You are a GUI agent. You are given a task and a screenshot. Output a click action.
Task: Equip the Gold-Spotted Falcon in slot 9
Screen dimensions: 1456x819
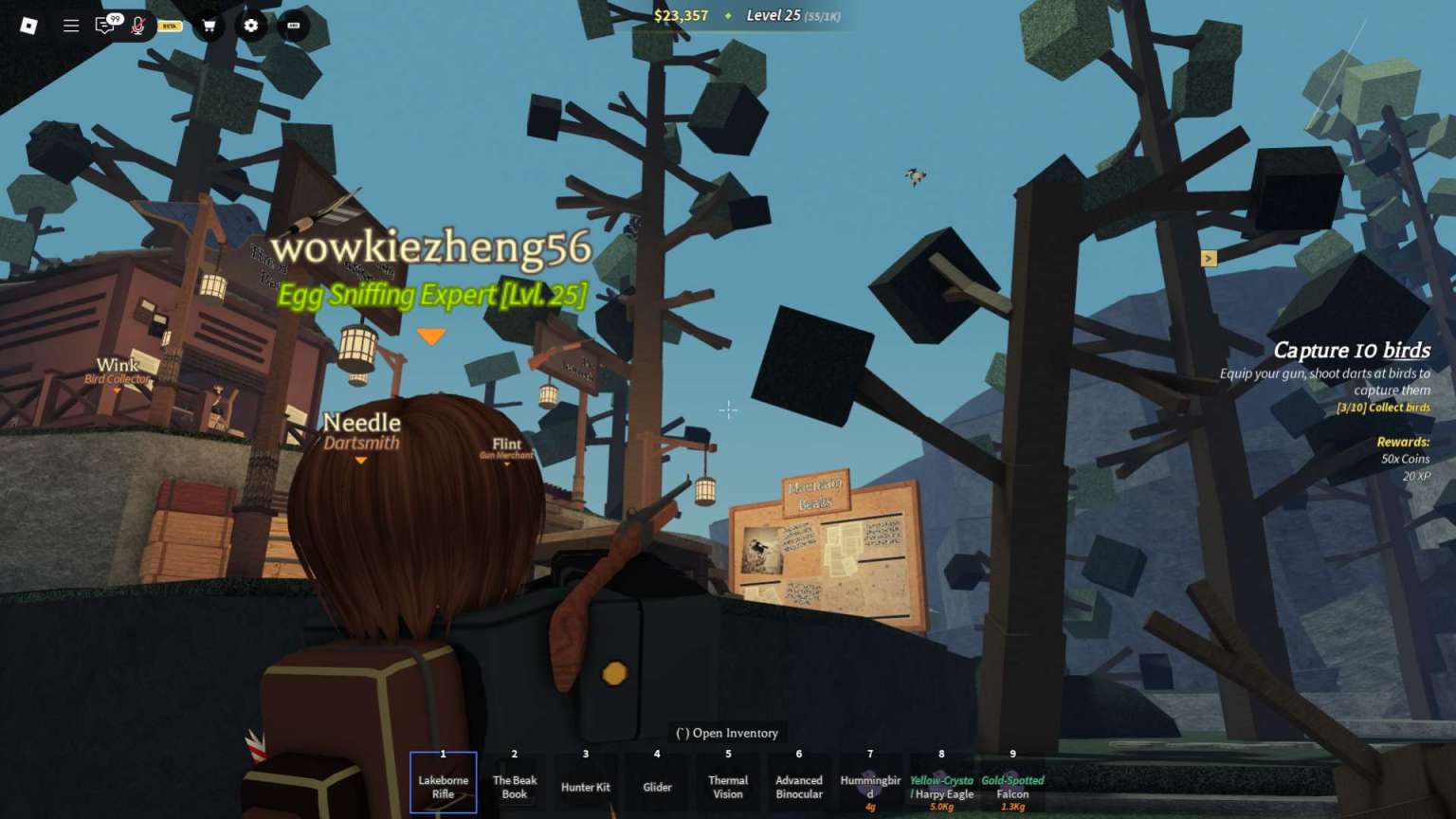[1012, 783]
